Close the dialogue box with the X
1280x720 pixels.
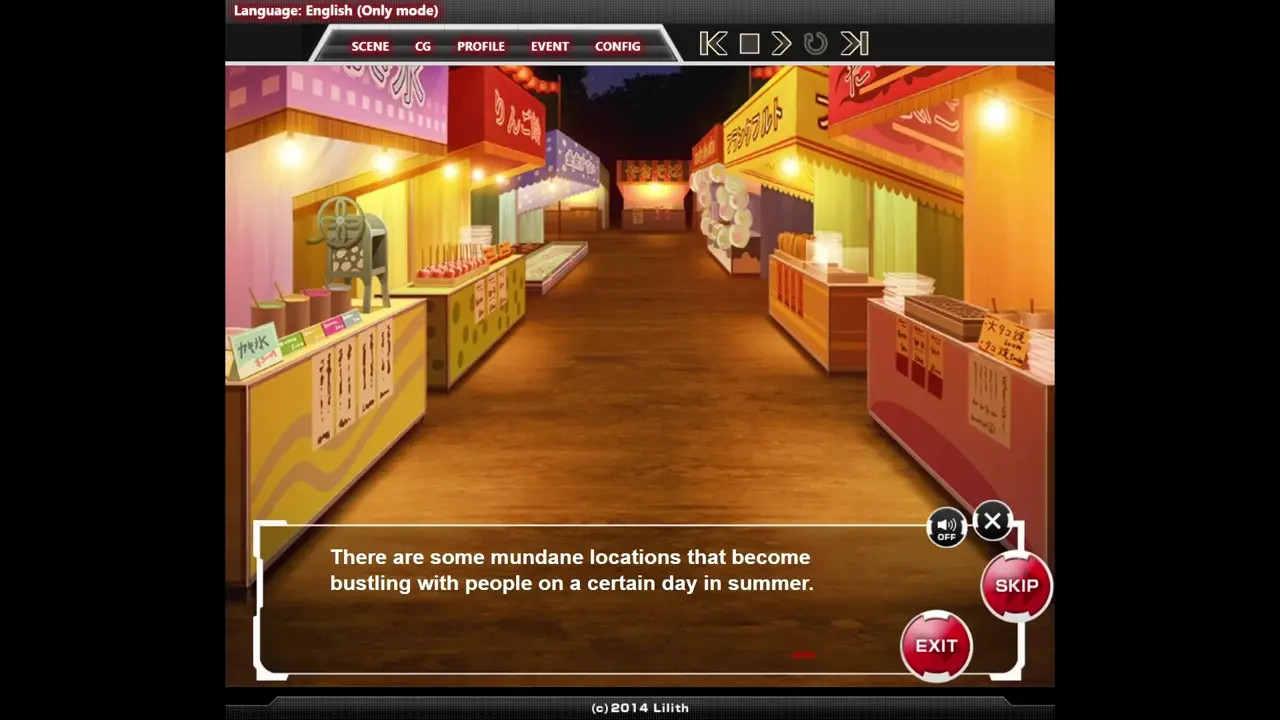click(992, 521)
